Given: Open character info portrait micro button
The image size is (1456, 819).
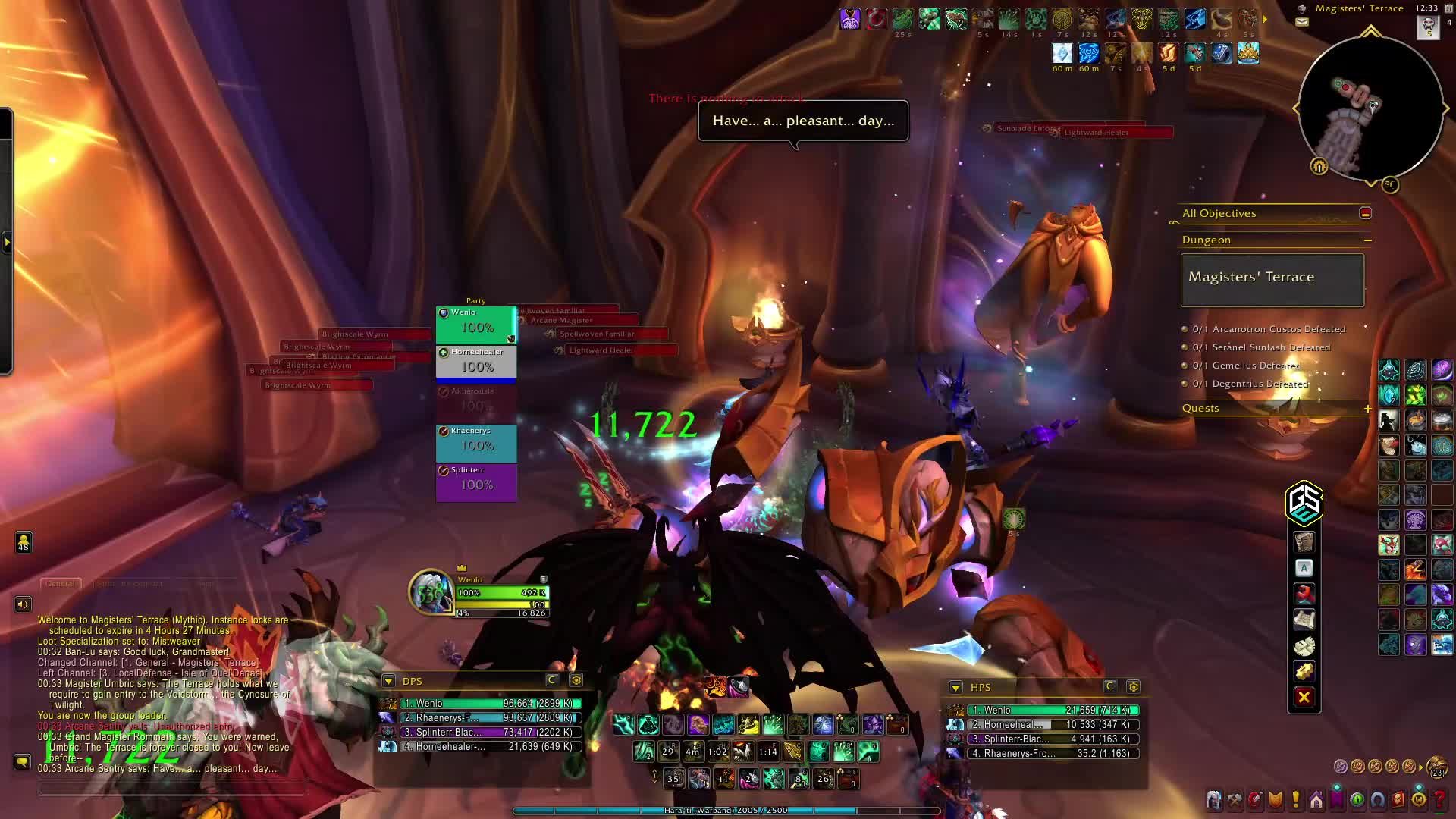Looking at the screenshot, I should click(1214, 800).
